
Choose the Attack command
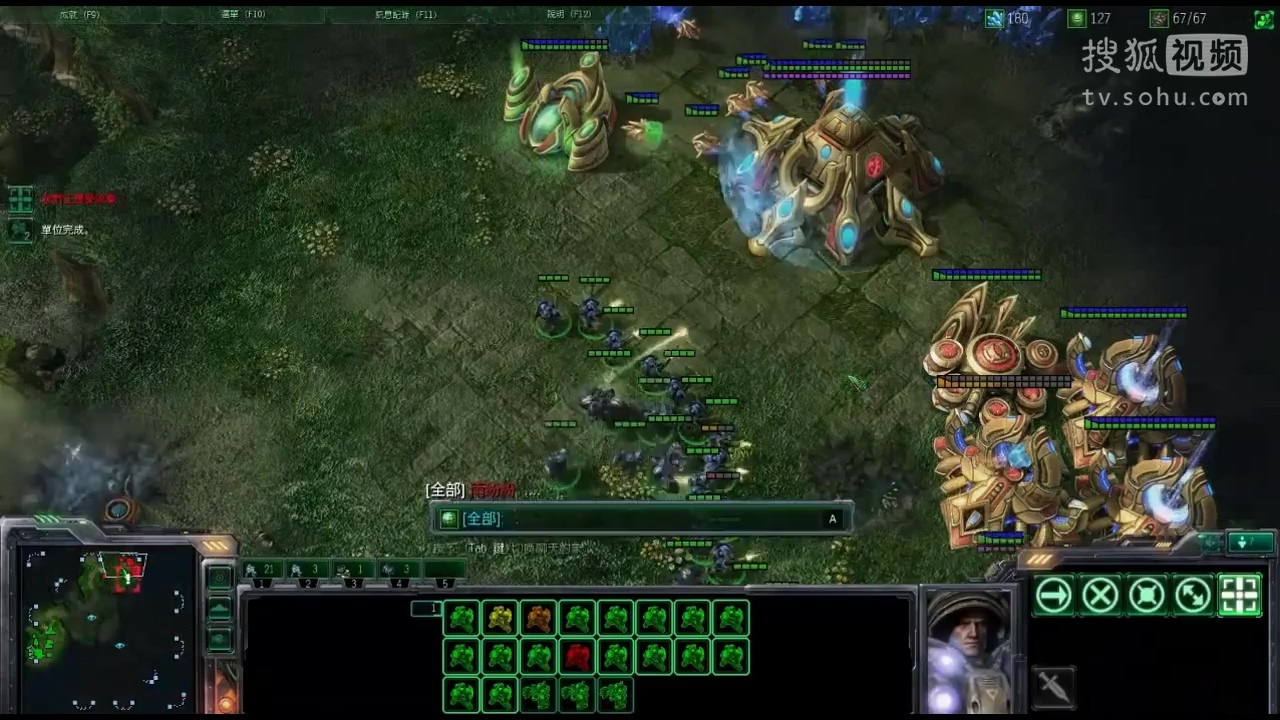tap(1240, 596)
